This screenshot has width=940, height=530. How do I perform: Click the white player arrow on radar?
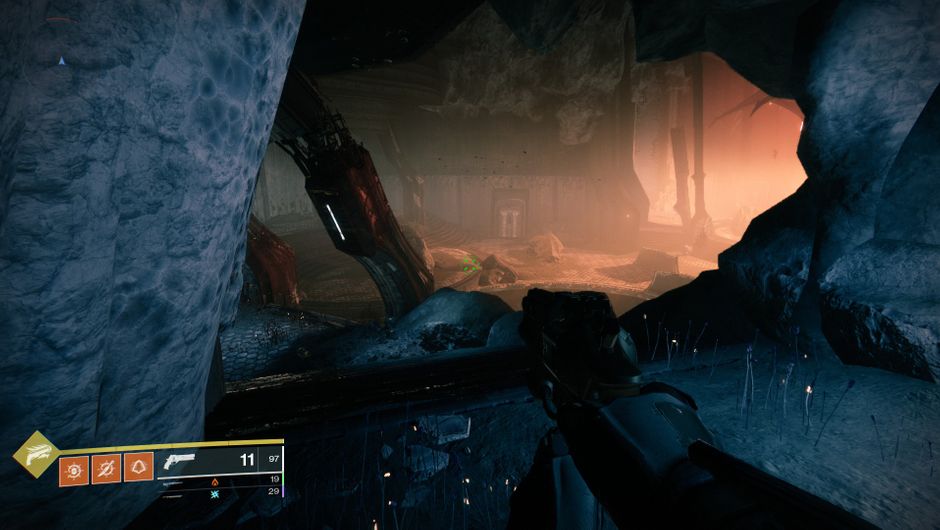61,61
